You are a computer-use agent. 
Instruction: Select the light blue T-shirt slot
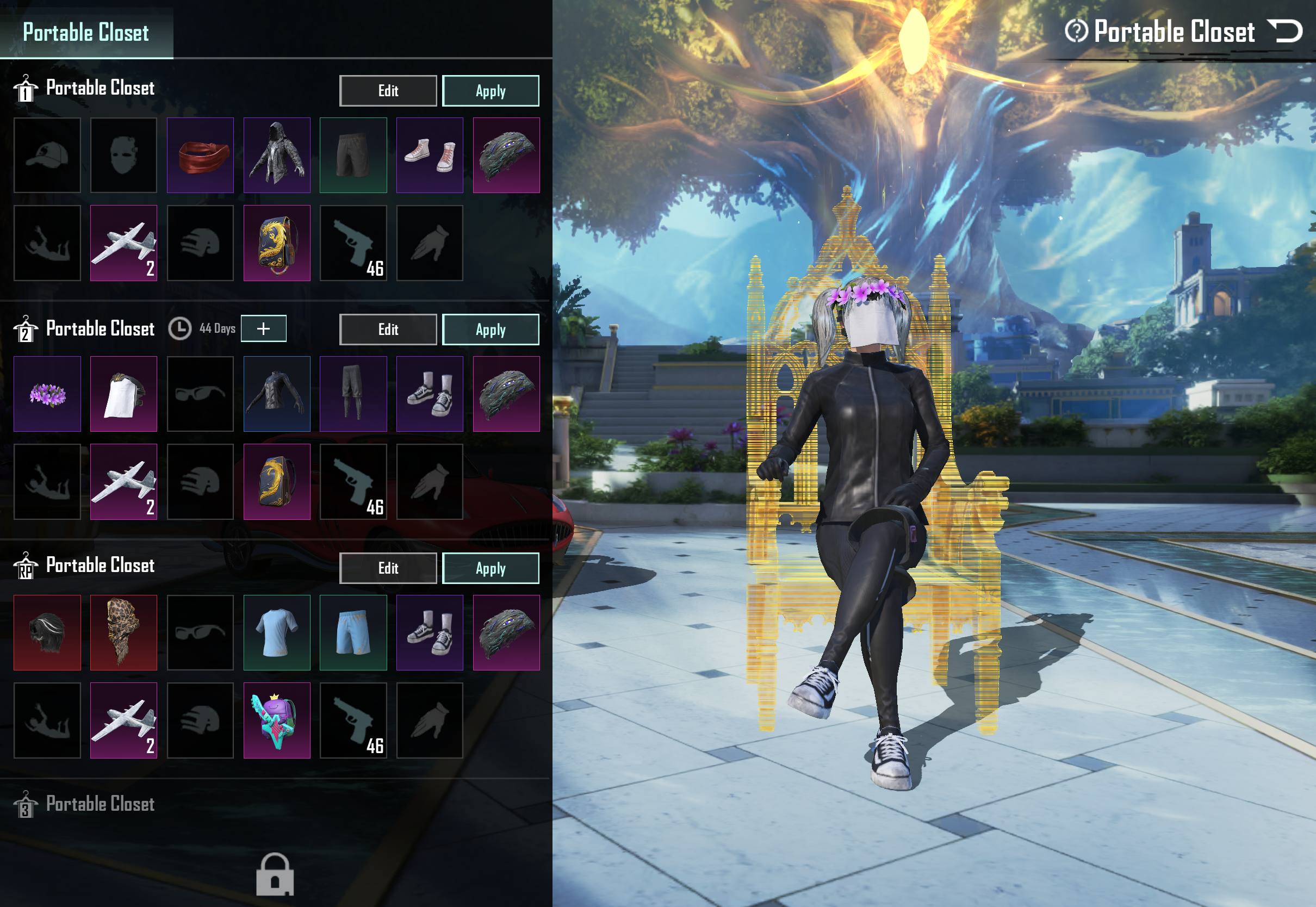(277, 632)
